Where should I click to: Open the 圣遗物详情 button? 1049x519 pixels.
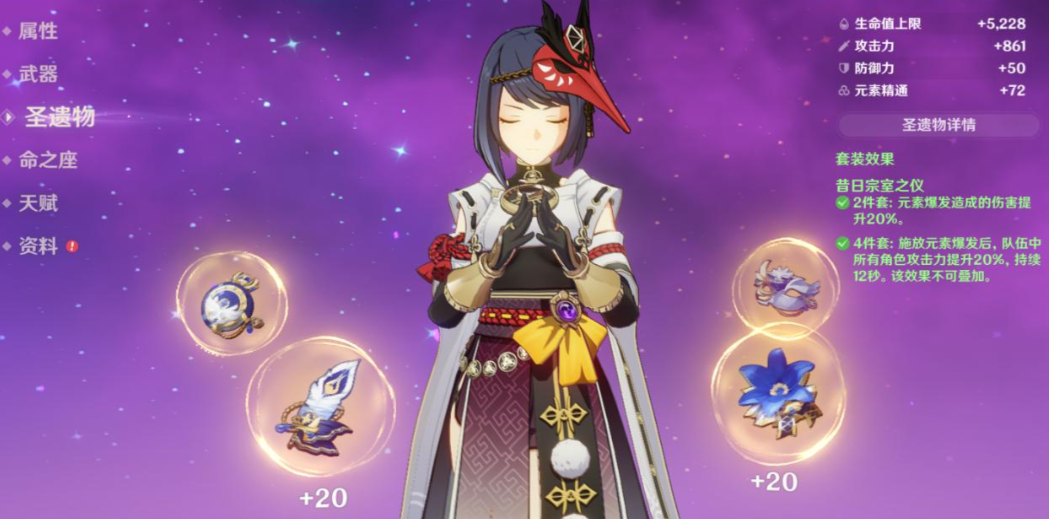[938, 125]
